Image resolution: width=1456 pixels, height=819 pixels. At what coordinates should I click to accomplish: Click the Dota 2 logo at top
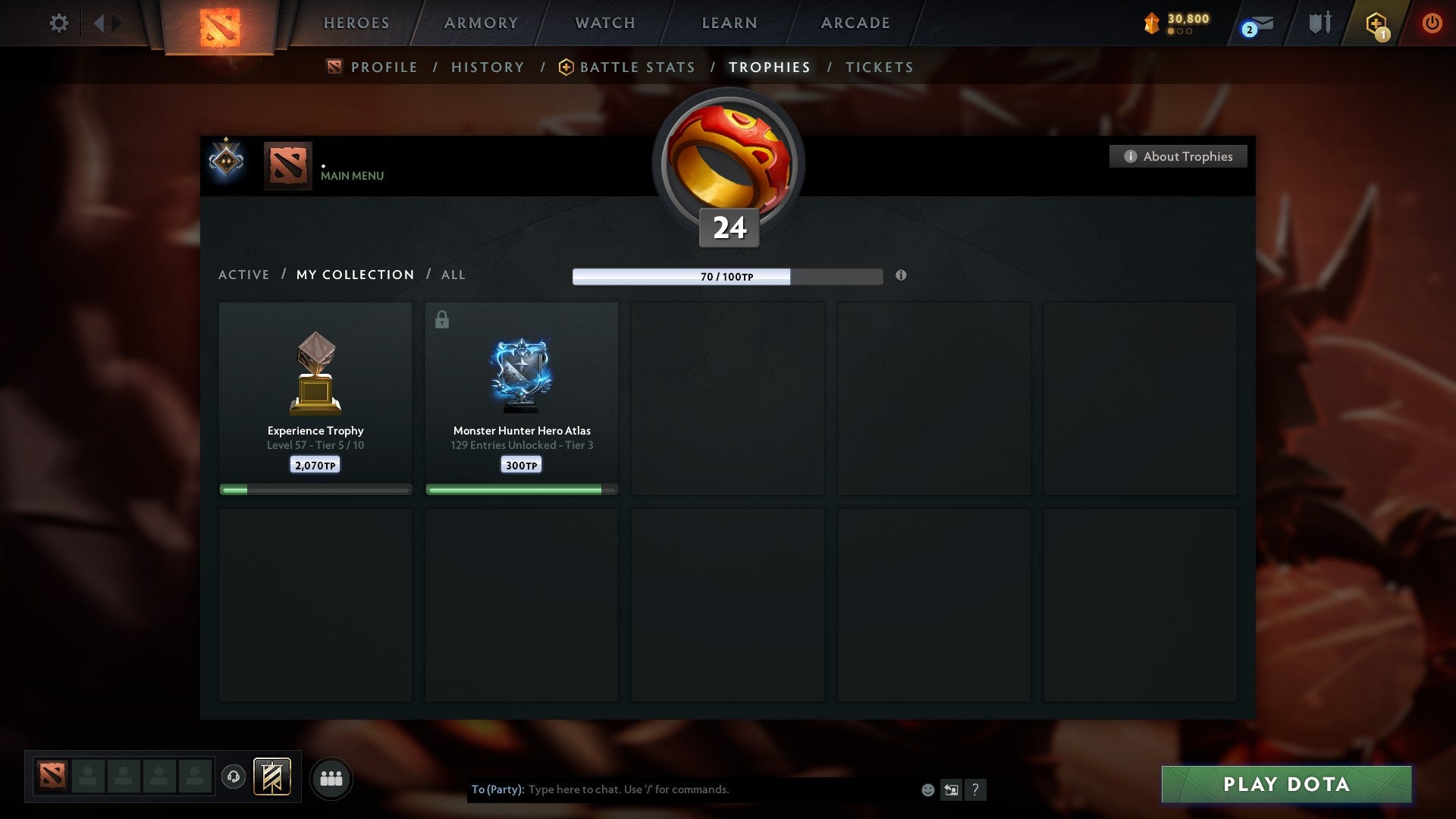tap(218, 23)
